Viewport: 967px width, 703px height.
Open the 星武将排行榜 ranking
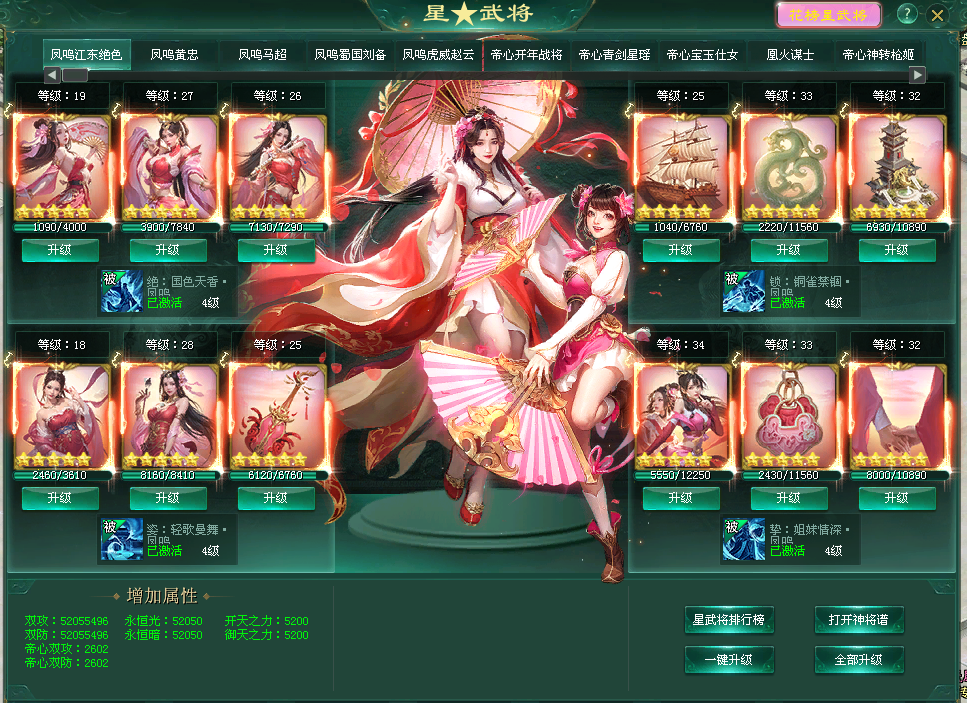click(x=729, y=620)
